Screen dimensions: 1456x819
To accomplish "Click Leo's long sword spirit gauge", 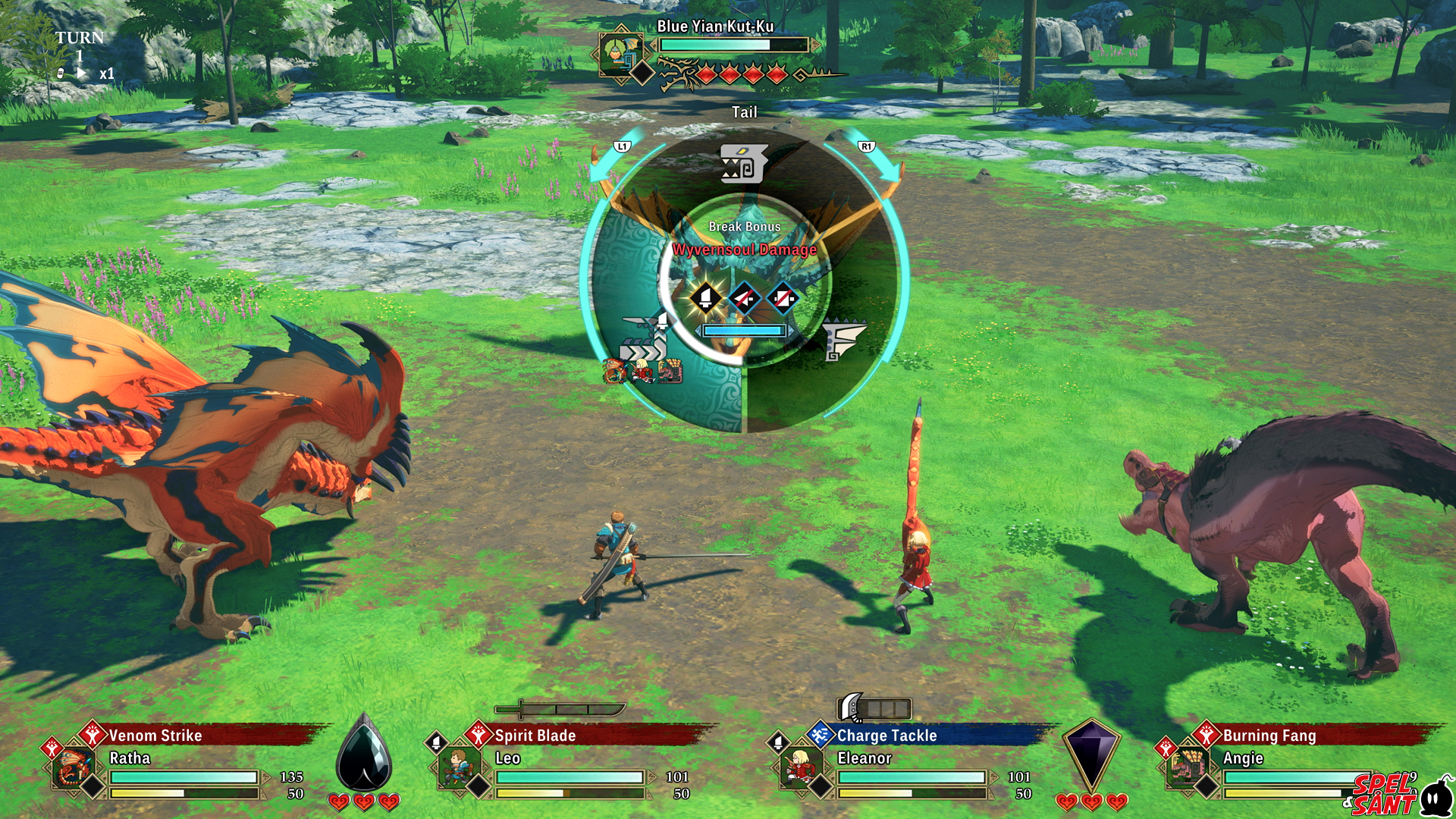I will click(560, 710).
